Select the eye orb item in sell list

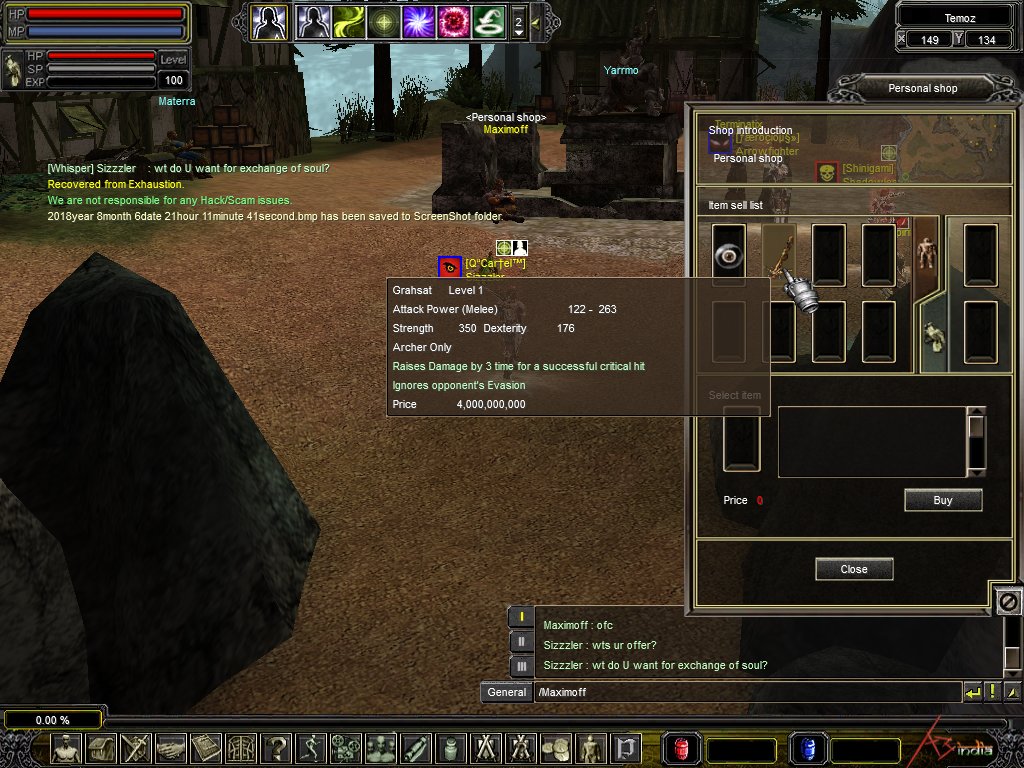coord(728,256)
